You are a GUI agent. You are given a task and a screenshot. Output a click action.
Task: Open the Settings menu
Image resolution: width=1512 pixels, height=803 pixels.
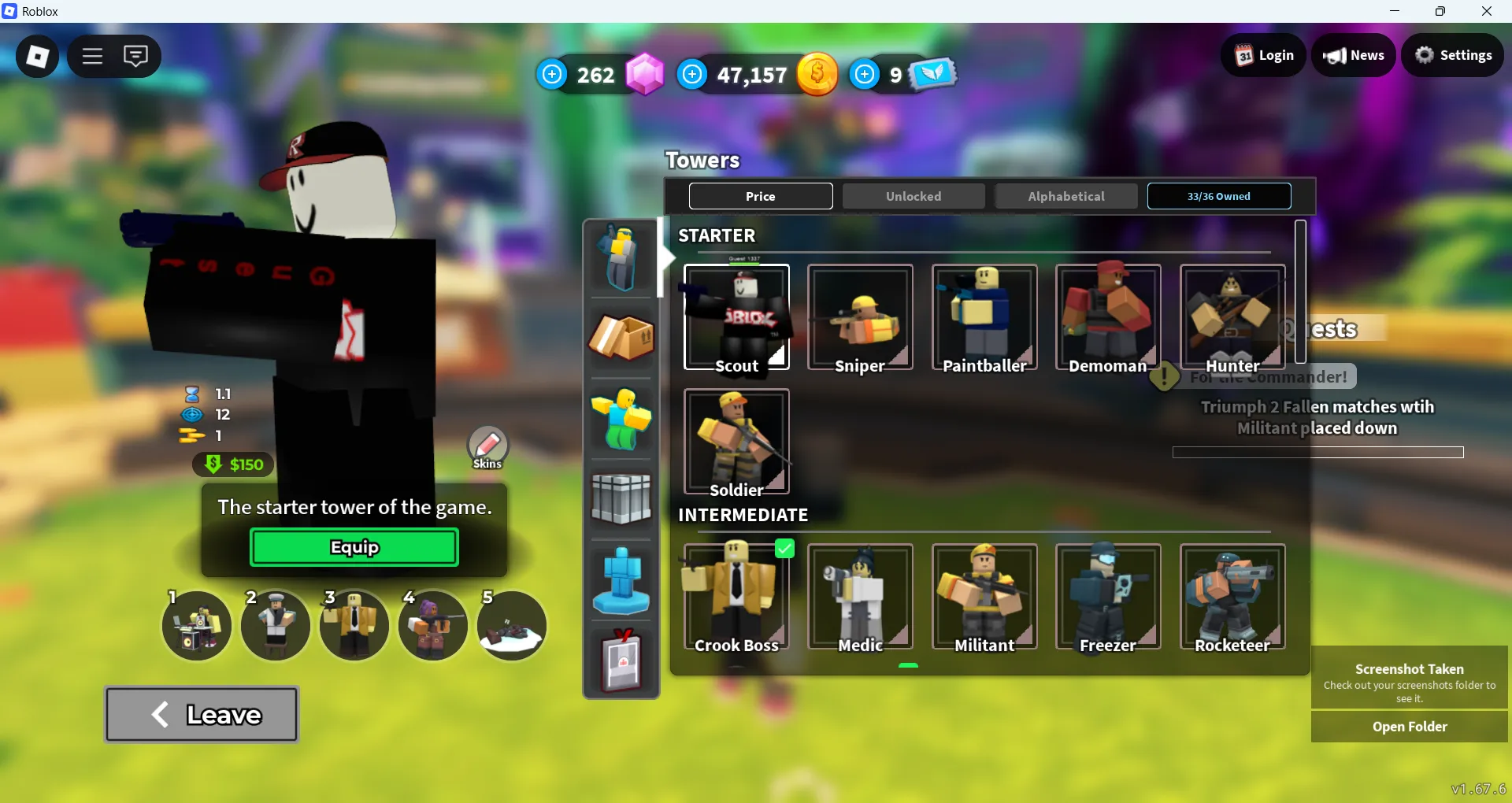click(1453, 55)
